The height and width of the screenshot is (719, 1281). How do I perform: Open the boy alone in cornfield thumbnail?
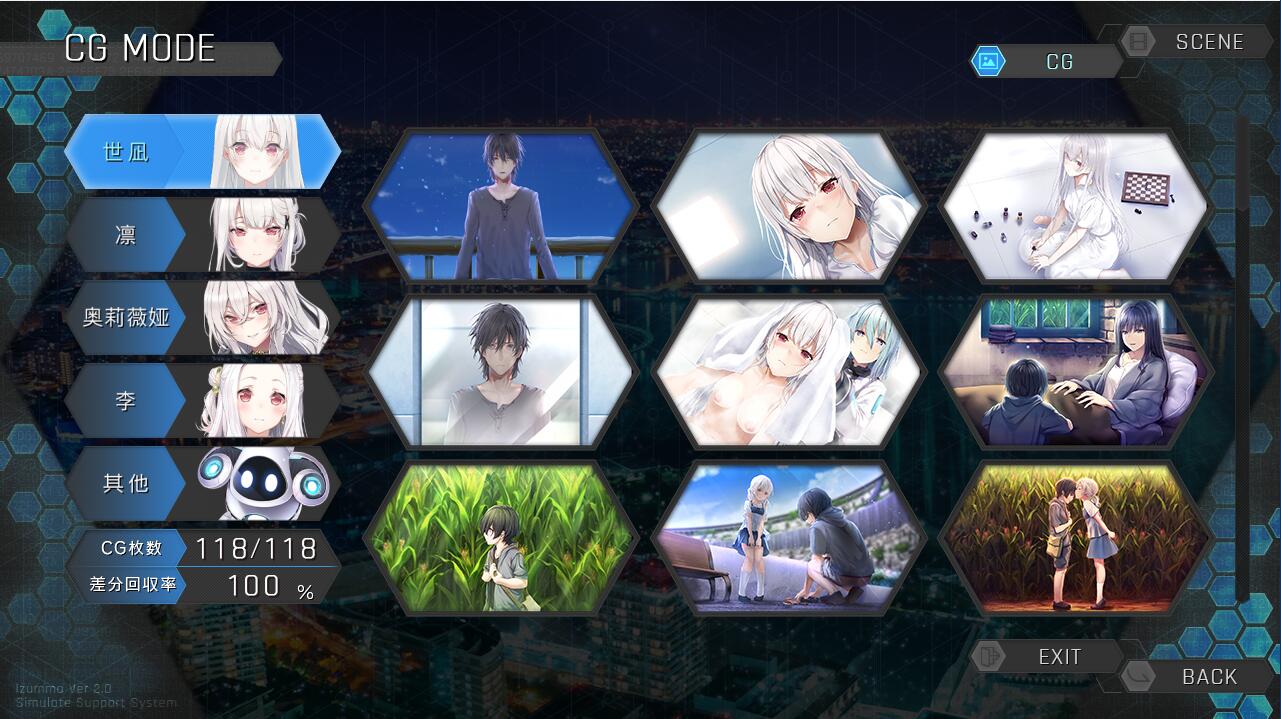tap(502, 538)
